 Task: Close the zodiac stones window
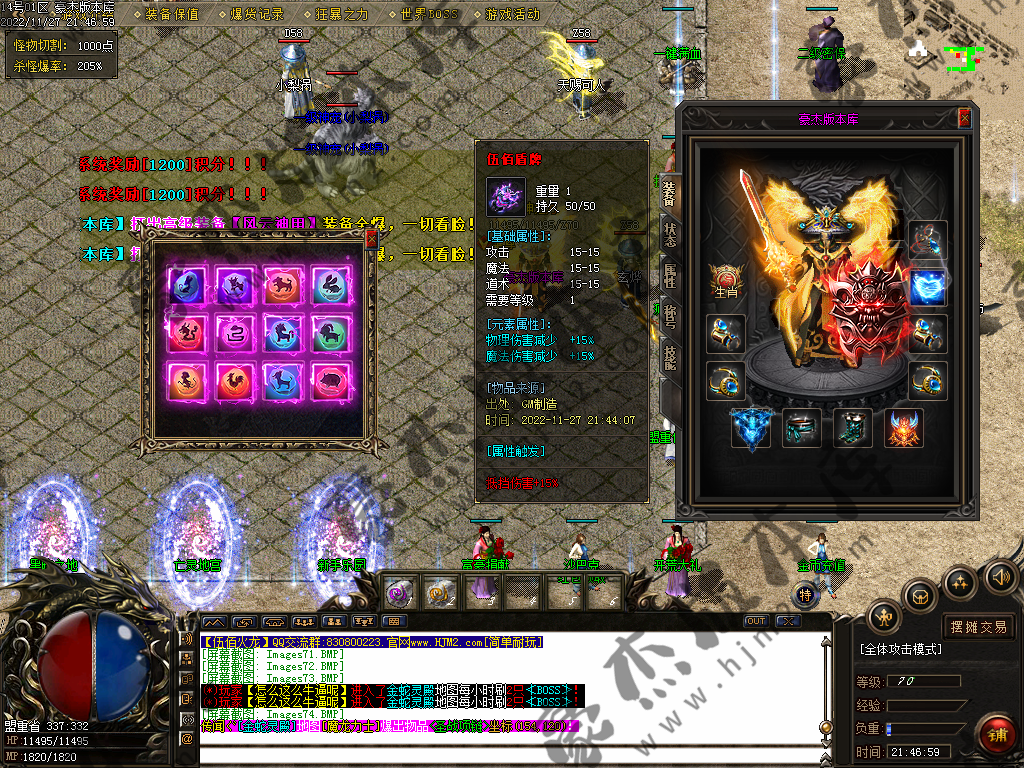(371, 239)
